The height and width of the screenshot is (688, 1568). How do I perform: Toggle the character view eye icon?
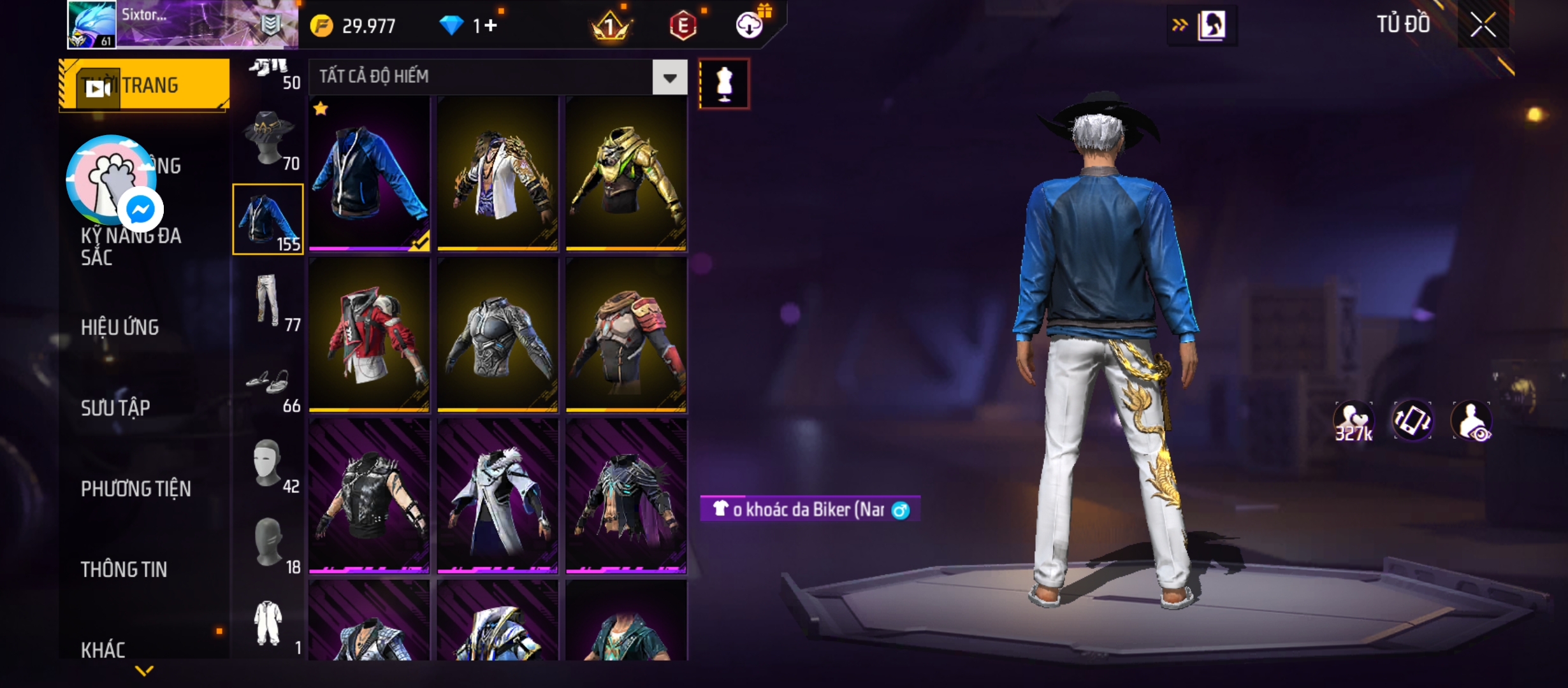1471,421
